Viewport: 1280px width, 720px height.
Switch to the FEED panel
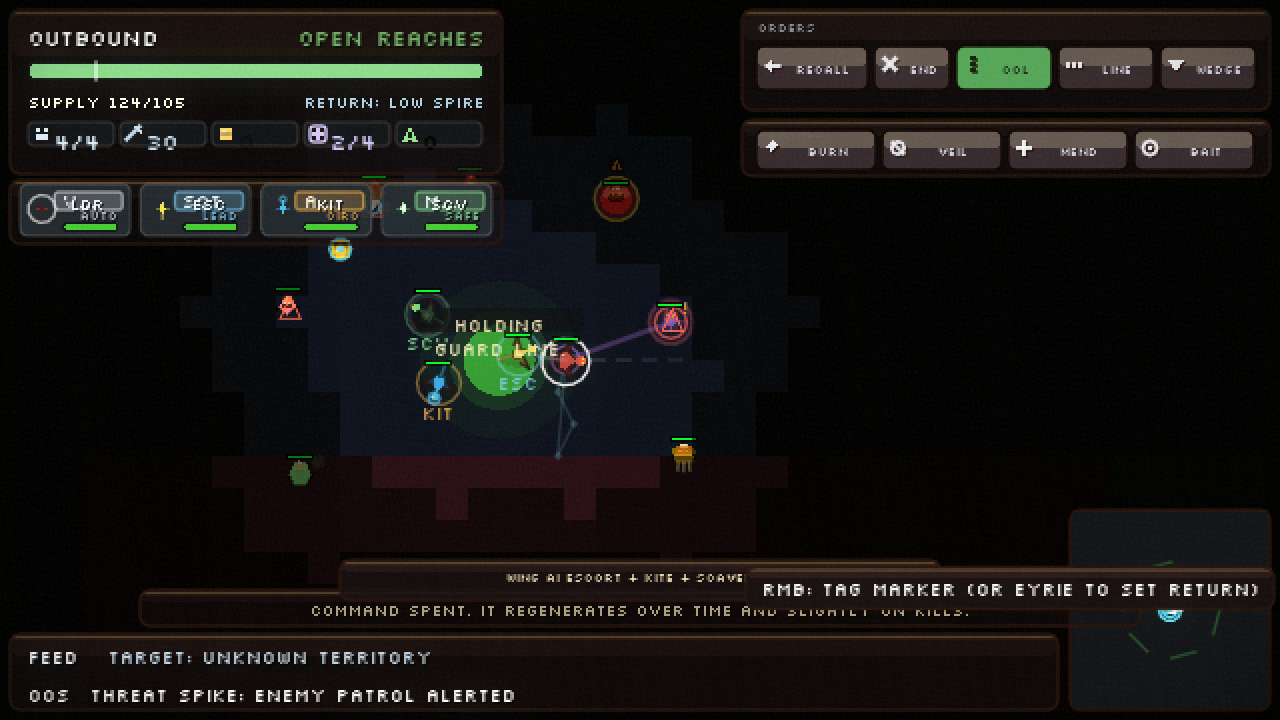pos(53,658)
